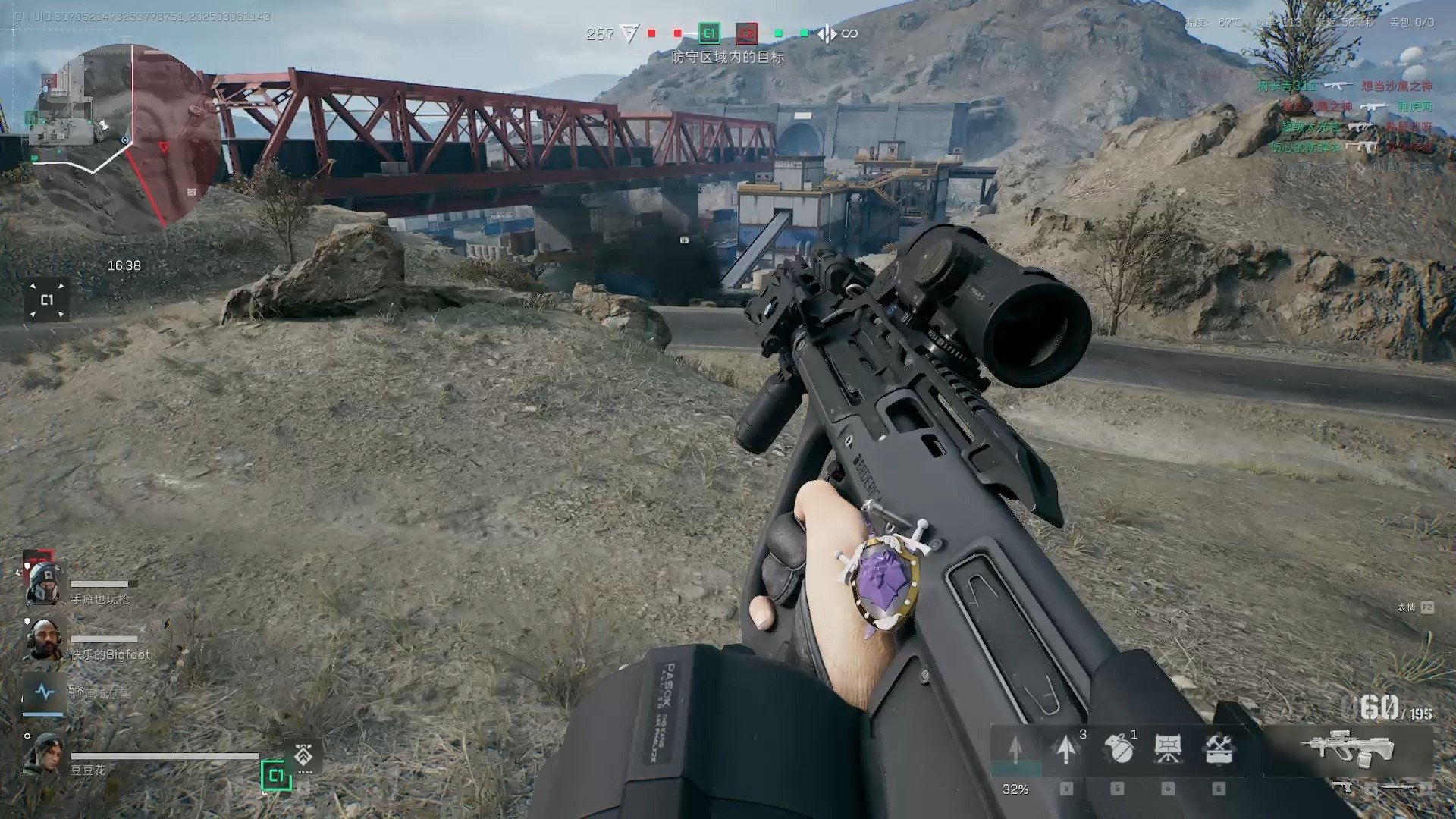Click the downed teammate's heartbeat icon

tap(44, 692)
